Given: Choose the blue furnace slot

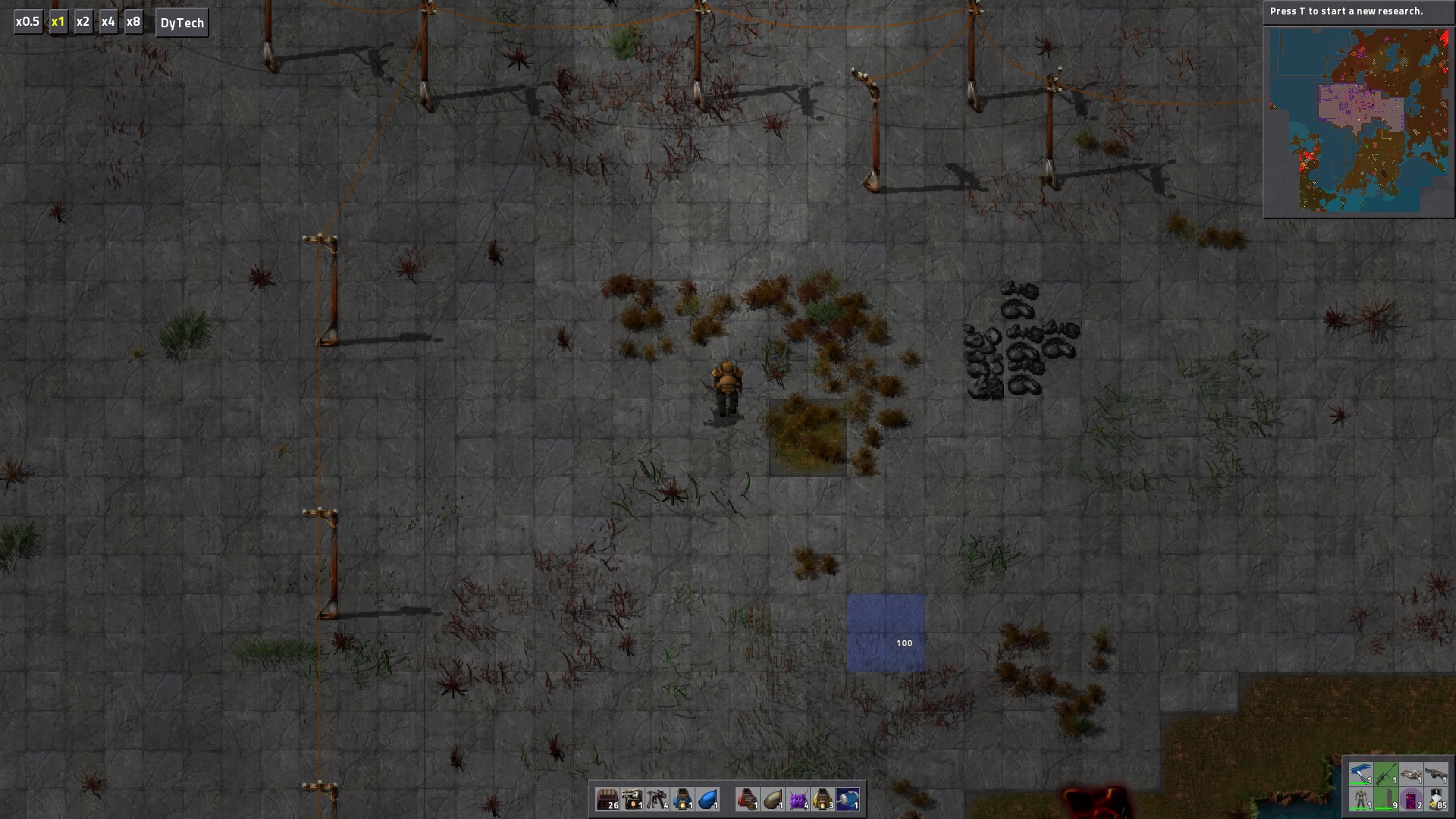Looking at the screenshot, I should tap(682, 799).
